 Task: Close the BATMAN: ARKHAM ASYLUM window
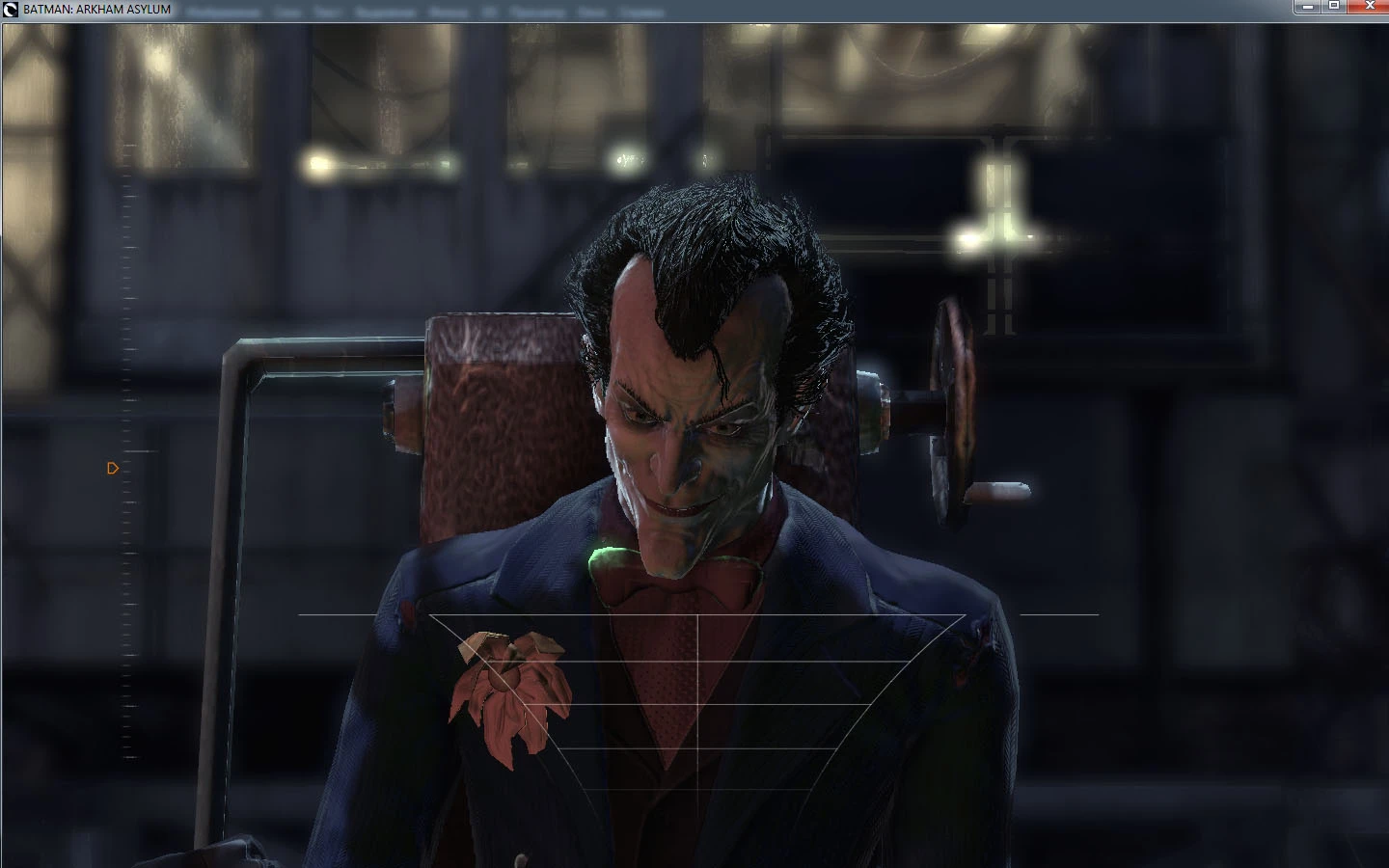click(x=1371, y=8)
